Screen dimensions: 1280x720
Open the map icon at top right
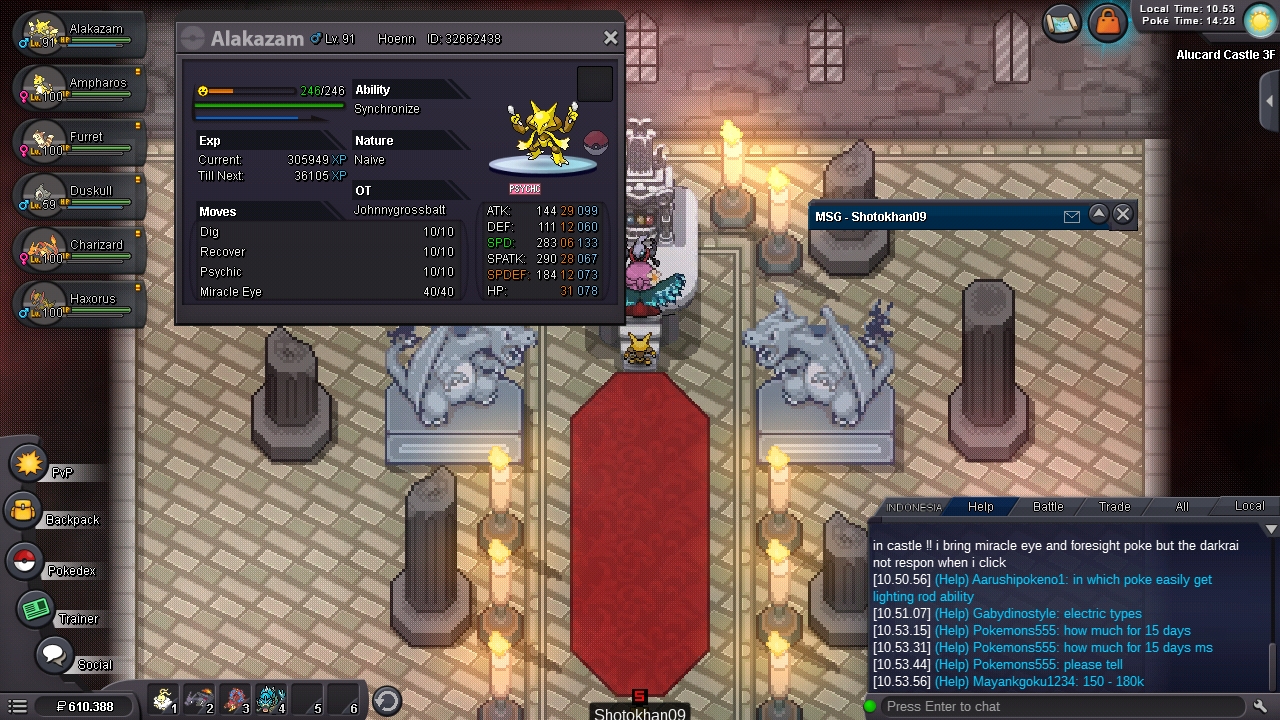click(1062, 22)
